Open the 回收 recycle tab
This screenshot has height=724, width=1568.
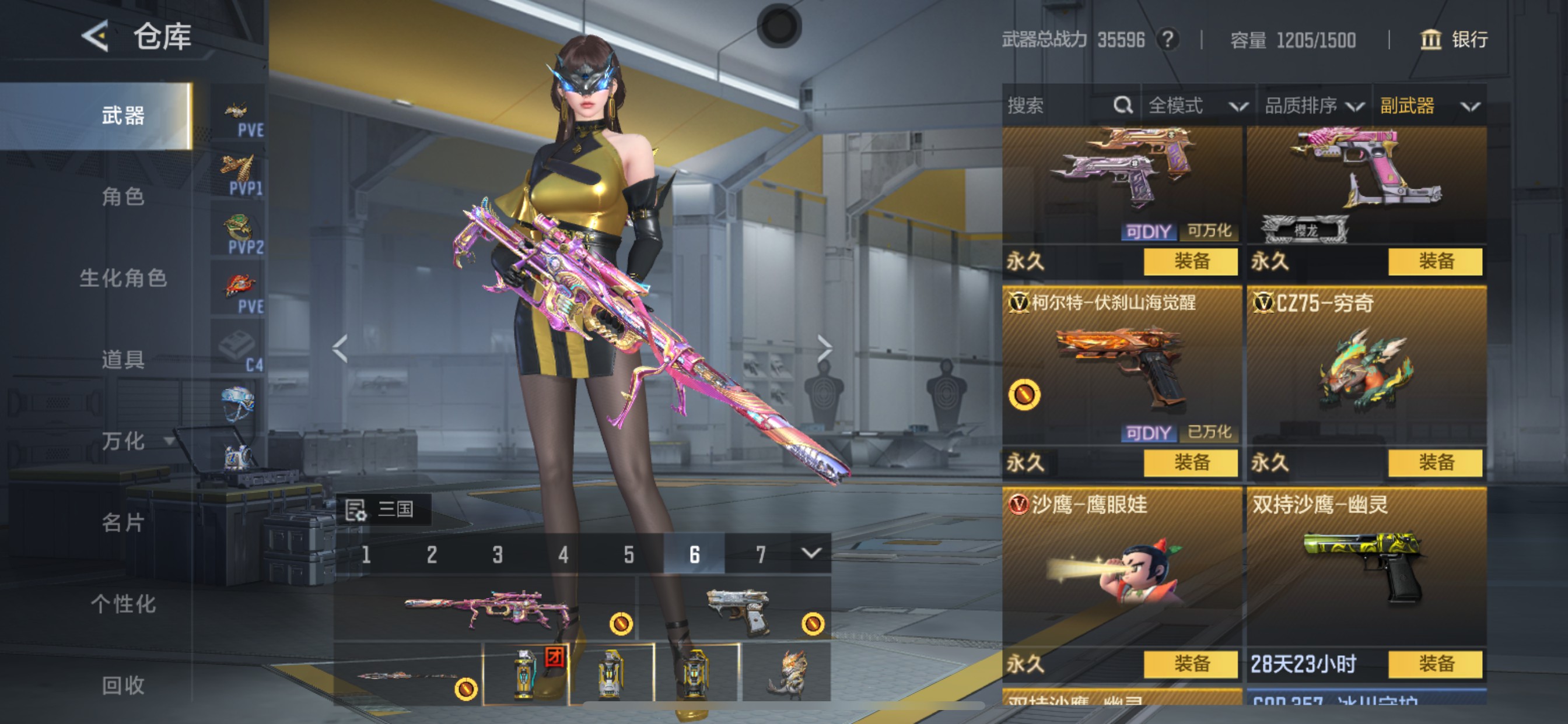coord(123,685)
